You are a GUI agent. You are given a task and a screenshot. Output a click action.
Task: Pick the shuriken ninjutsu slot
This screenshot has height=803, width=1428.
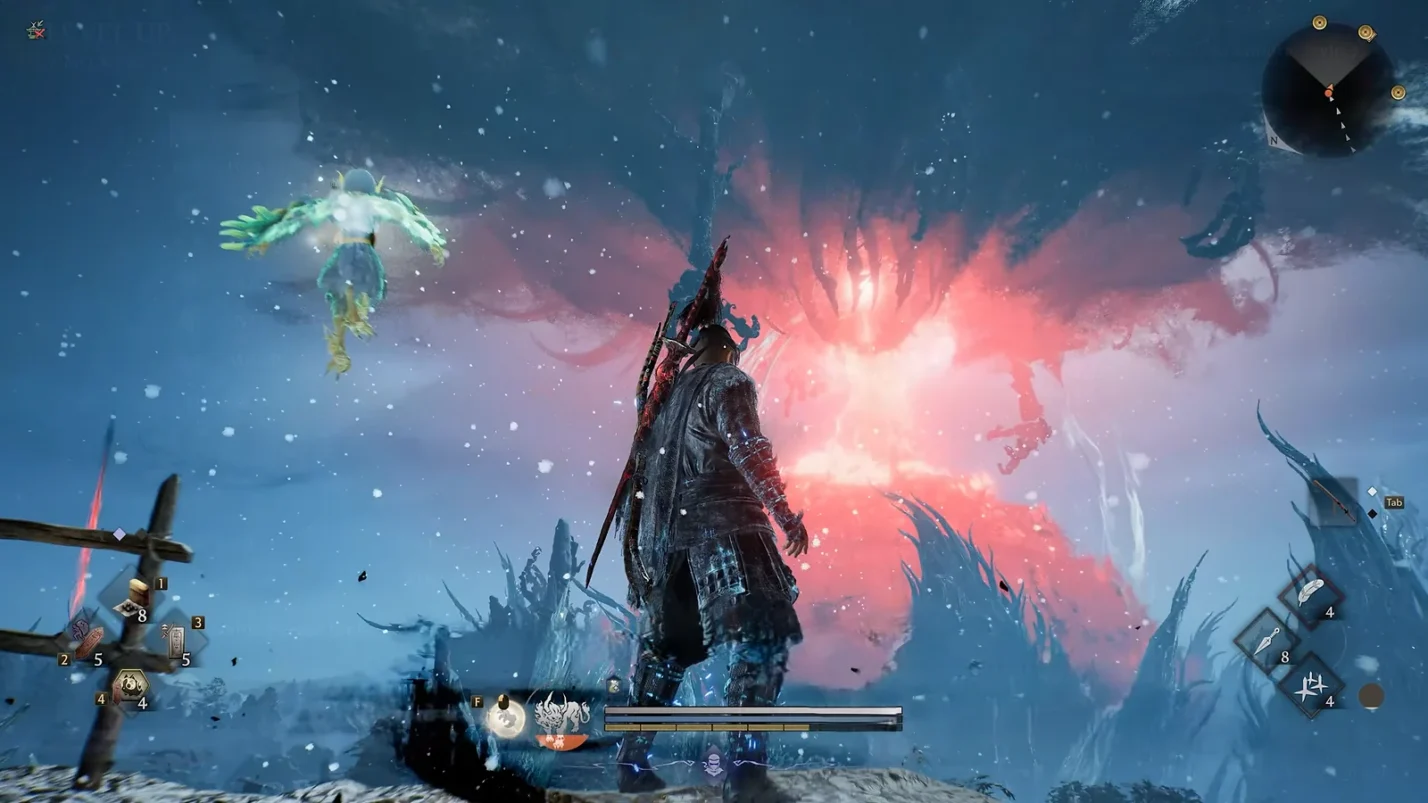1310,686
